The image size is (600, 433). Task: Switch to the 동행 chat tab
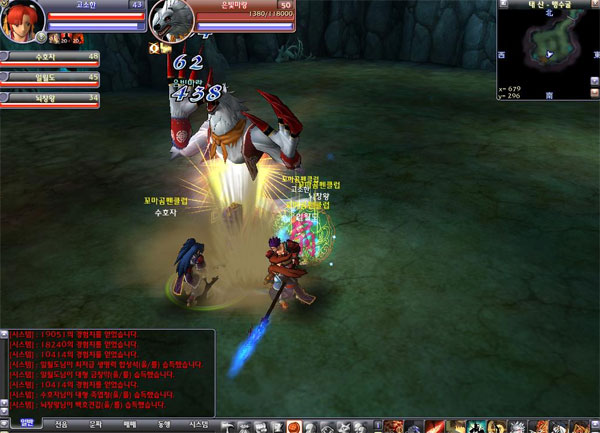pos(163,425)
